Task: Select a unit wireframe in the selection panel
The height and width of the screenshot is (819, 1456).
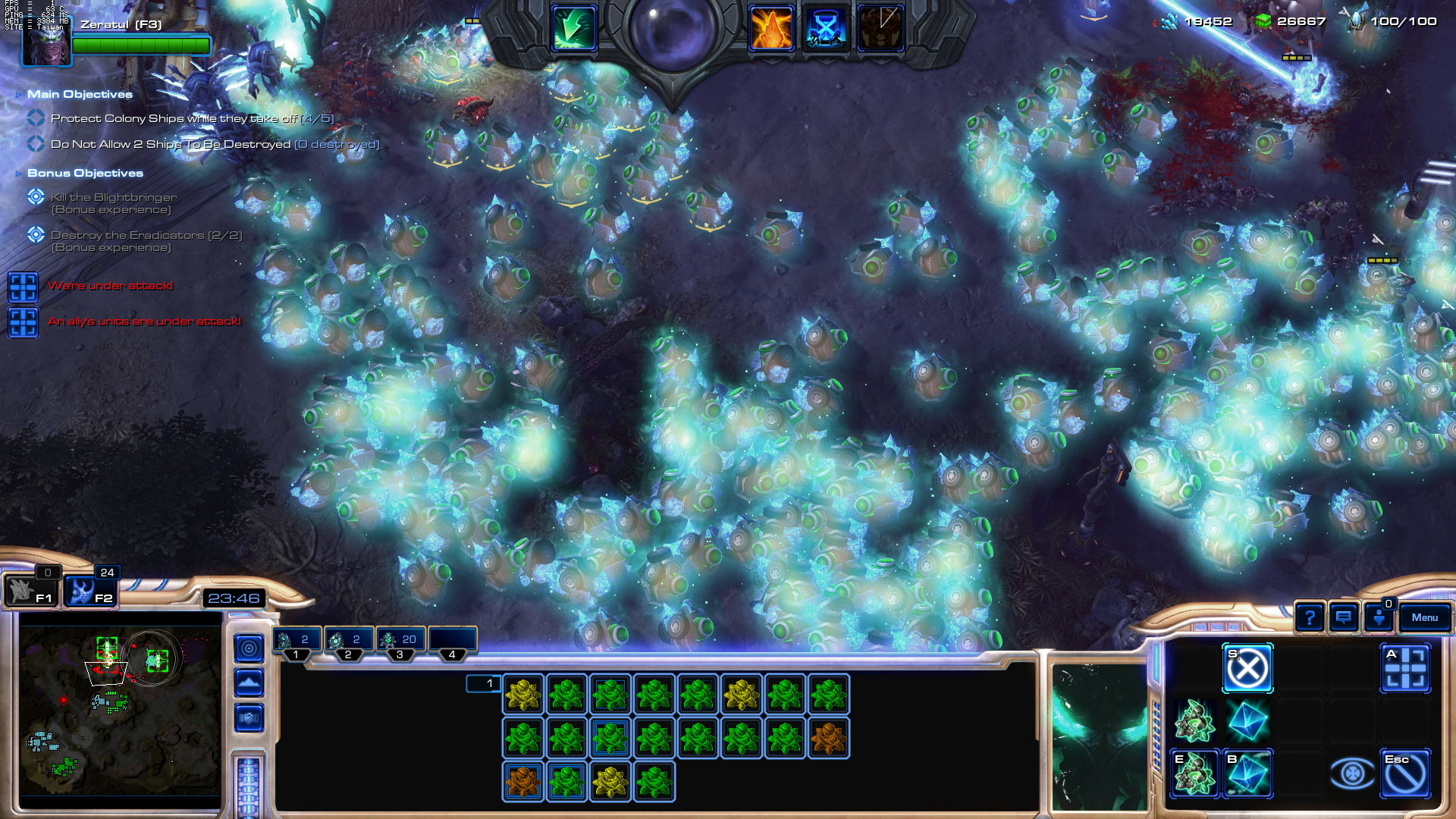Action: (x=523, y=692)
